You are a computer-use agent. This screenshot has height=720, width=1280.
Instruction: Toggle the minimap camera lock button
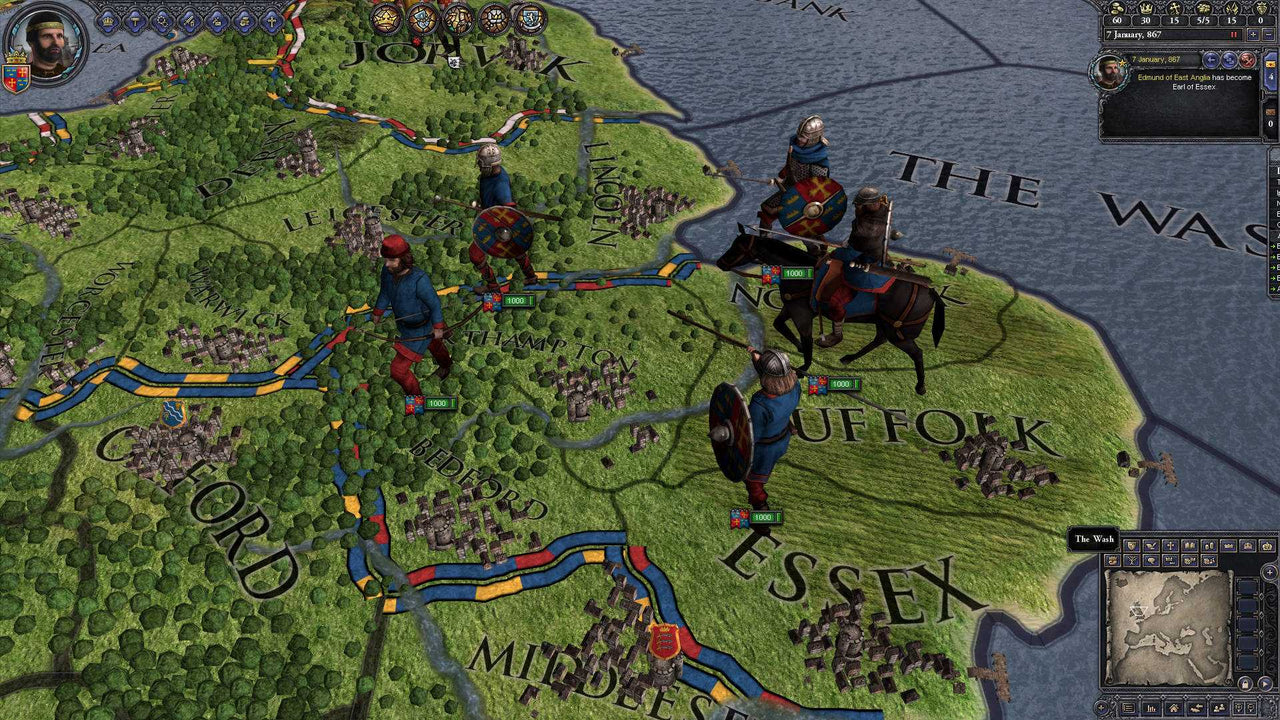coord(1245,684)
